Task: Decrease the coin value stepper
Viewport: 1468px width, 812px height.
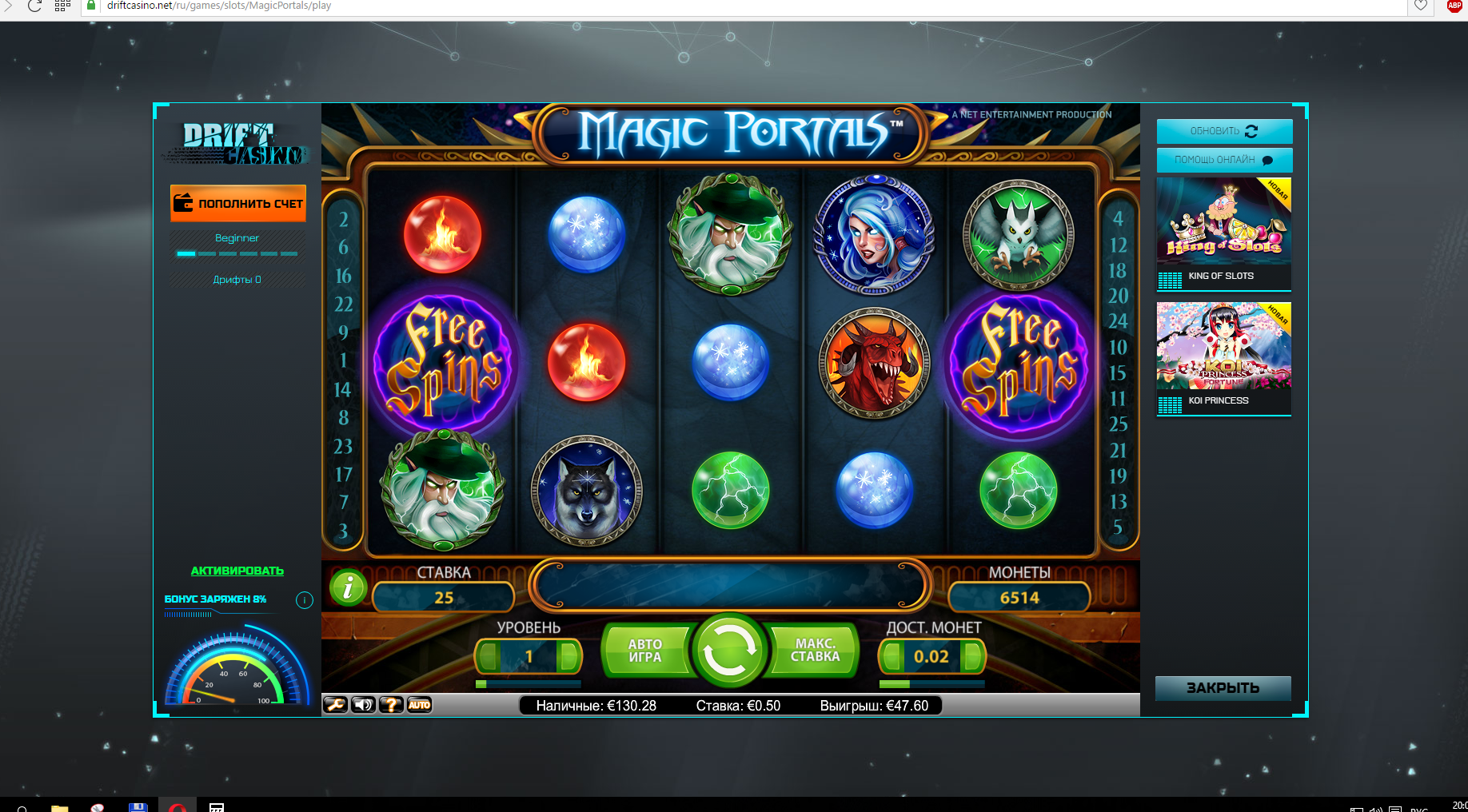Action: tap(892, 657)
